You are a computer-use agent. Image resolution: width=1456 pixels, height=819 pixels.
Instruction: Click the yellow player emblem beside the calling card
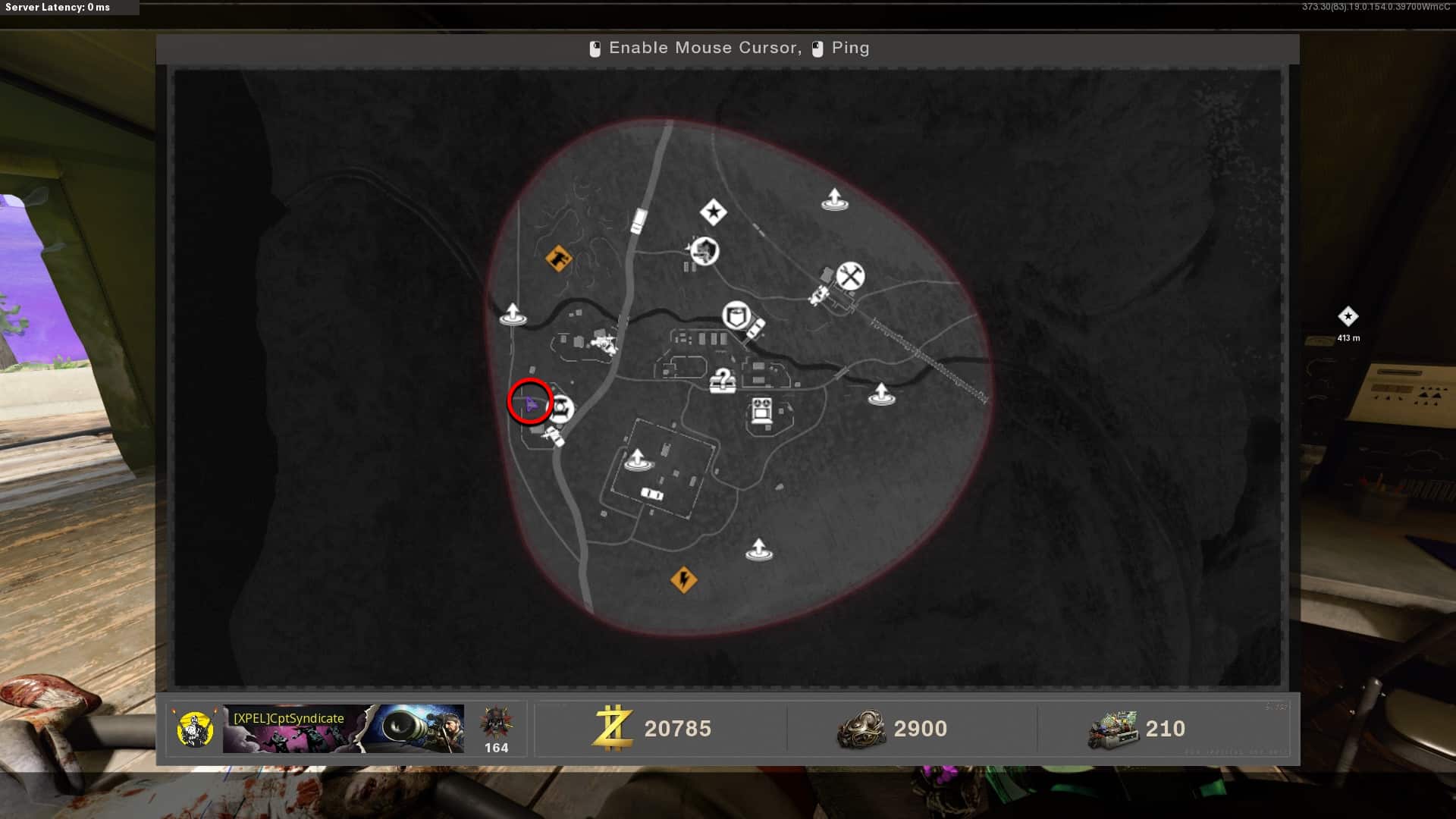coord(194,729)
